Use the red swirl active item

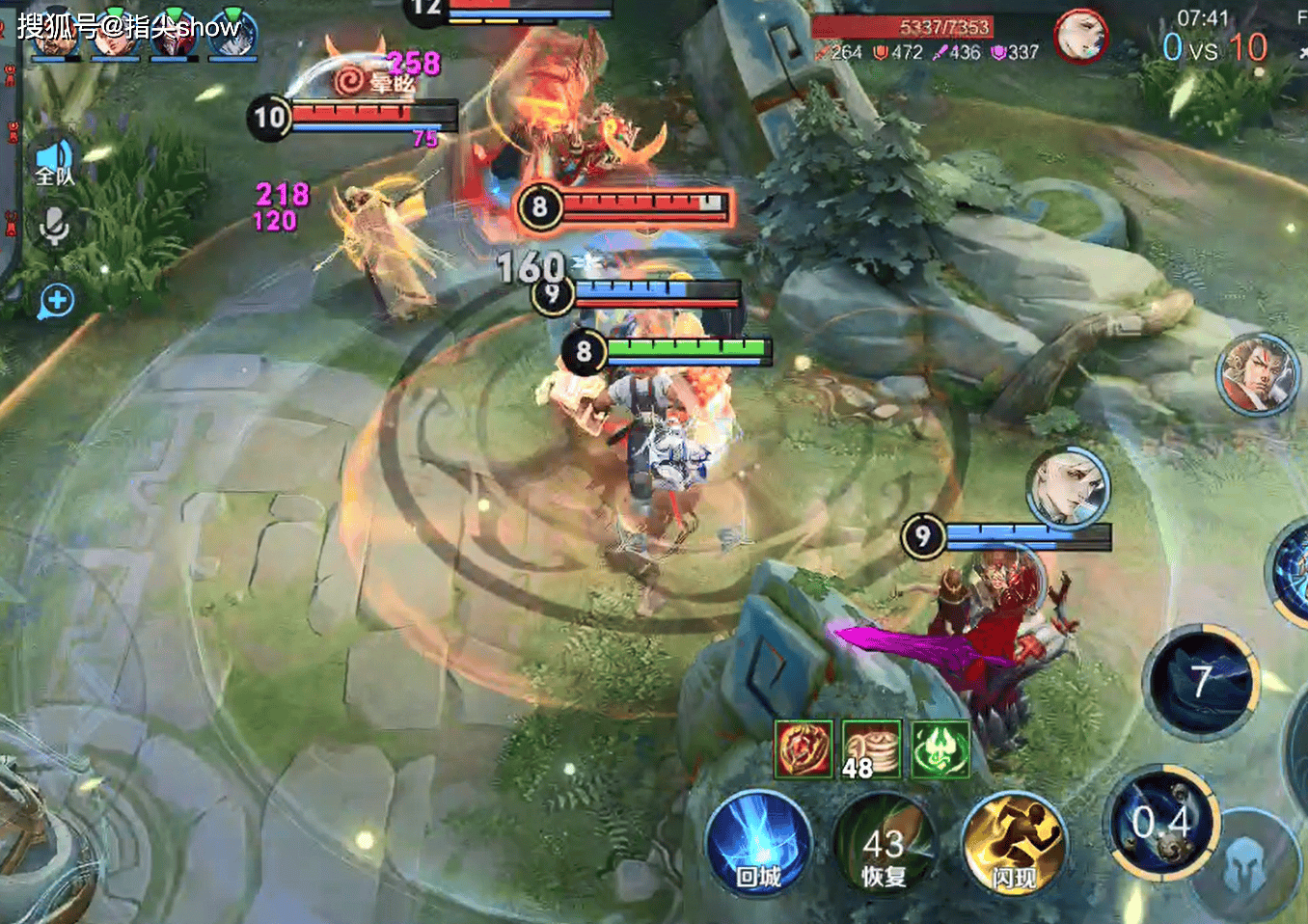[804, 749]
